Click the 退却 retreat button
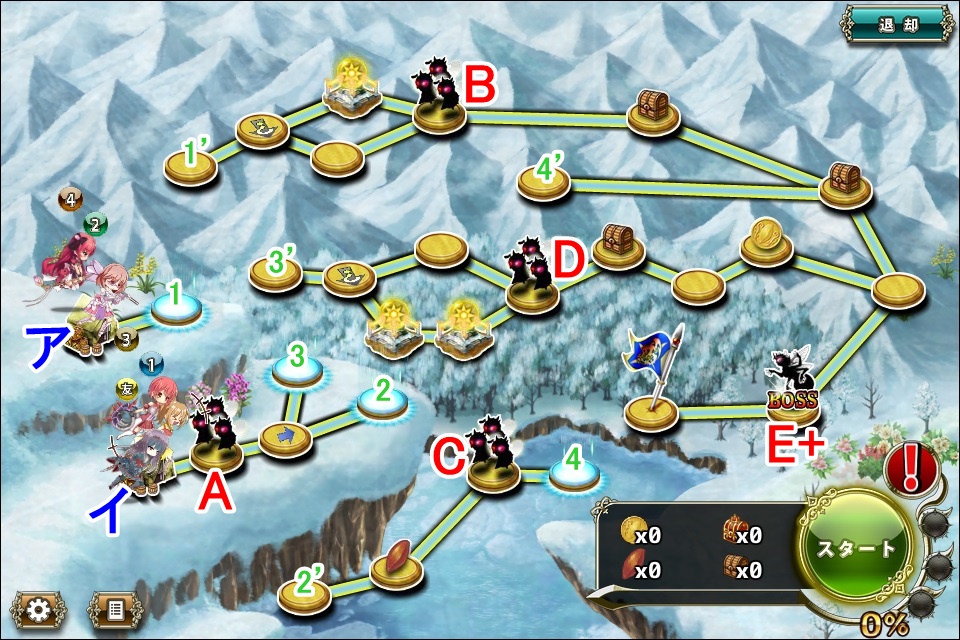The width and height of the screenshot is (960, 640). click(896, 24)
